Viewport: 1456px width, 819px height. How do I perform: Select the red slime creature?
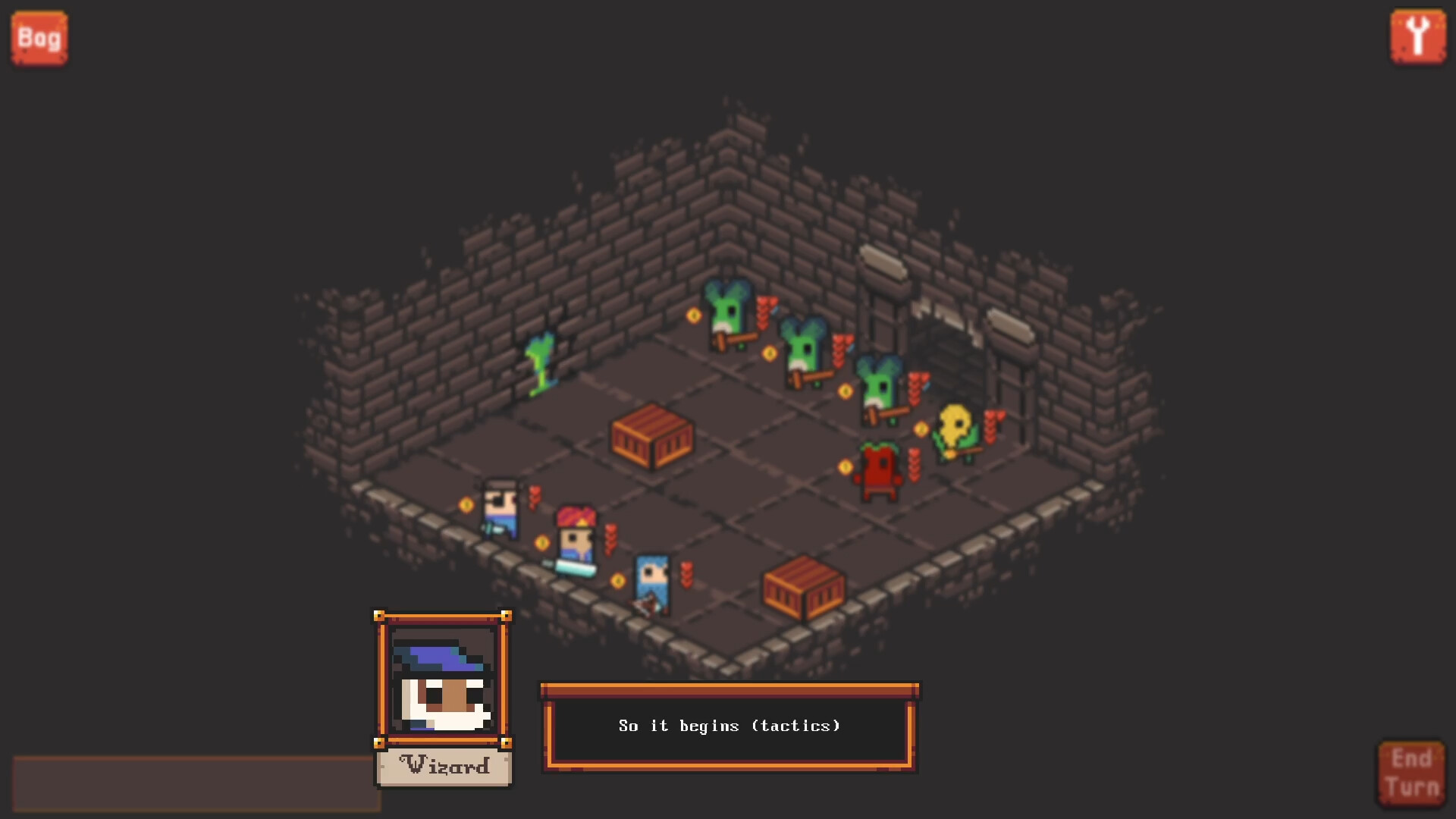coord(878,466)
